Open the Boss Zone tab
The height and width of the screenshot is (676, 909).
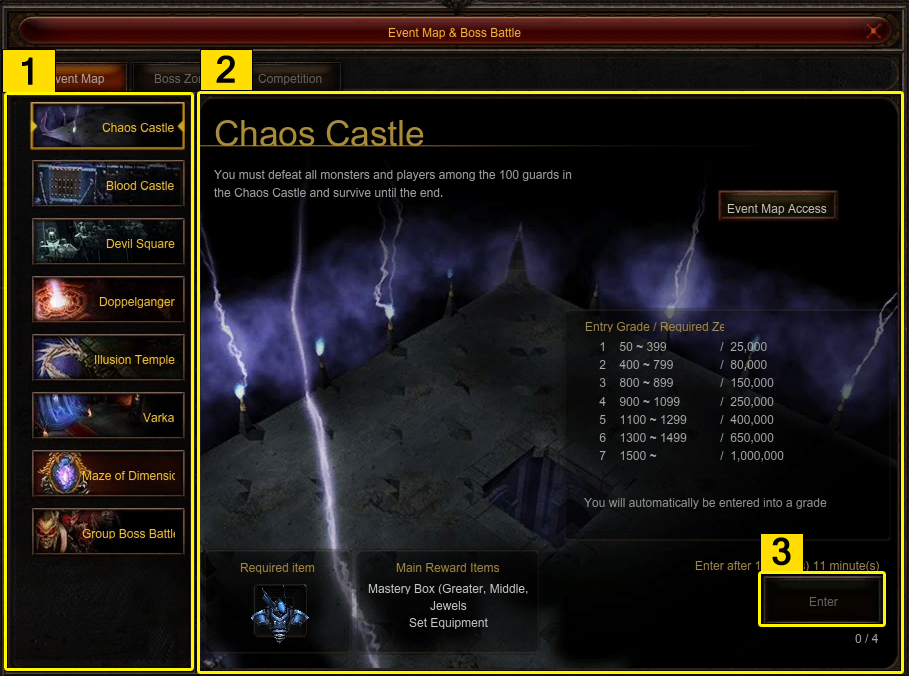172,78
